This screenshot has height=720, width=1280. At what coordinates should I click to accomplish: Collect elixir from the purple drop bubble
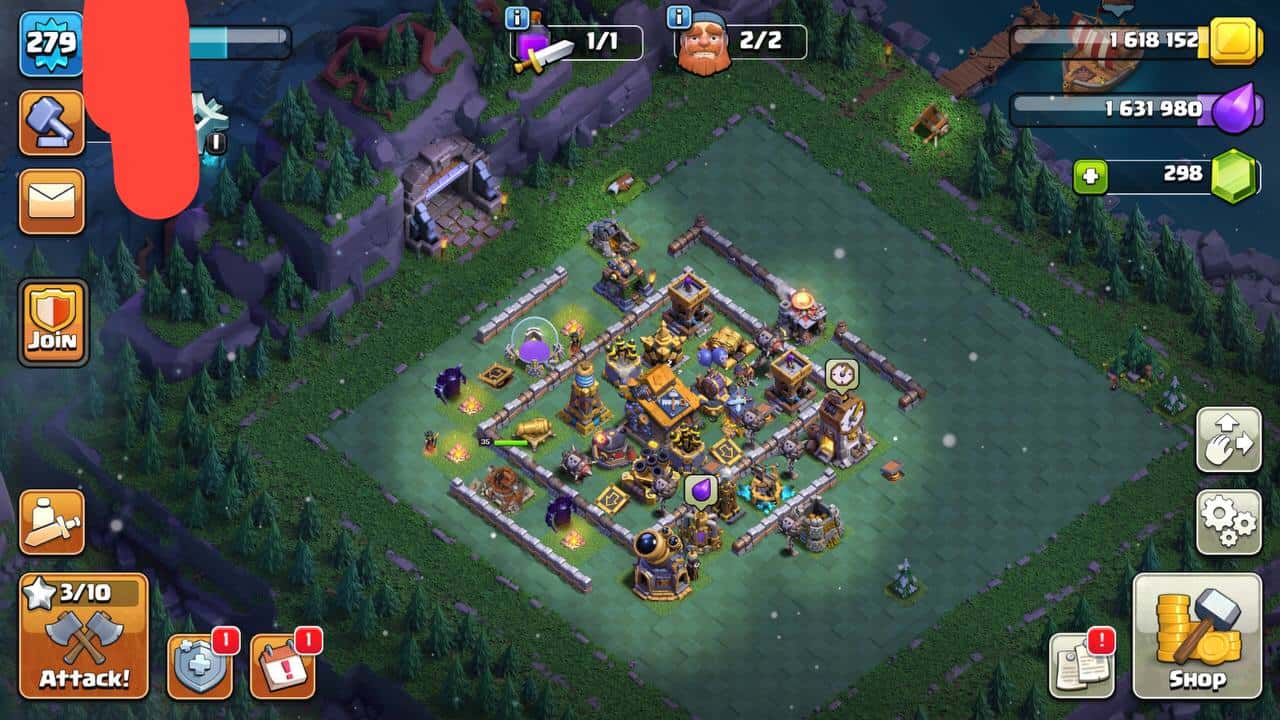(x=700, y=490)
